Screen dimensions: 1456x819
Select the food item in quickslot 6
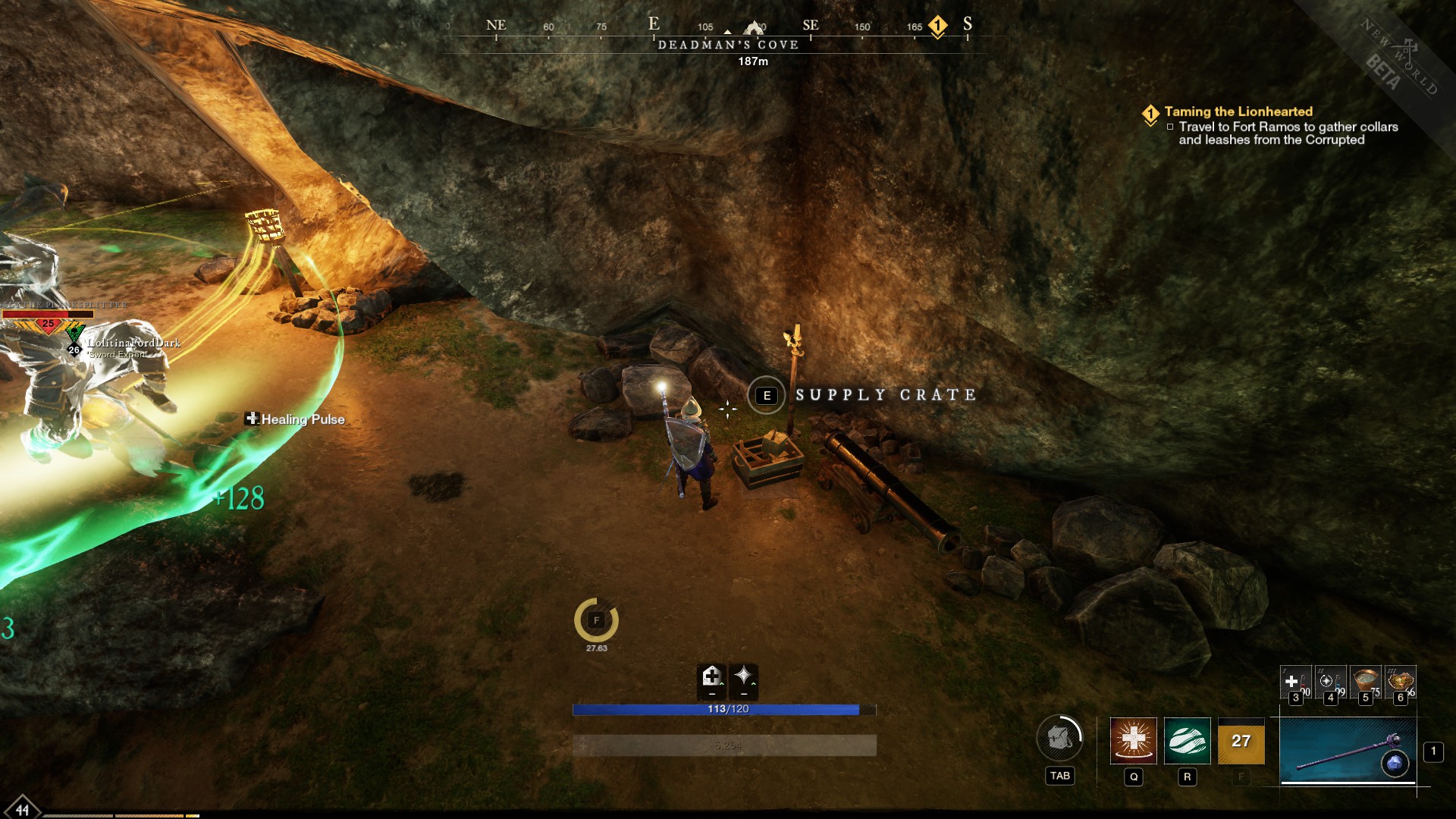(1400, 681)
